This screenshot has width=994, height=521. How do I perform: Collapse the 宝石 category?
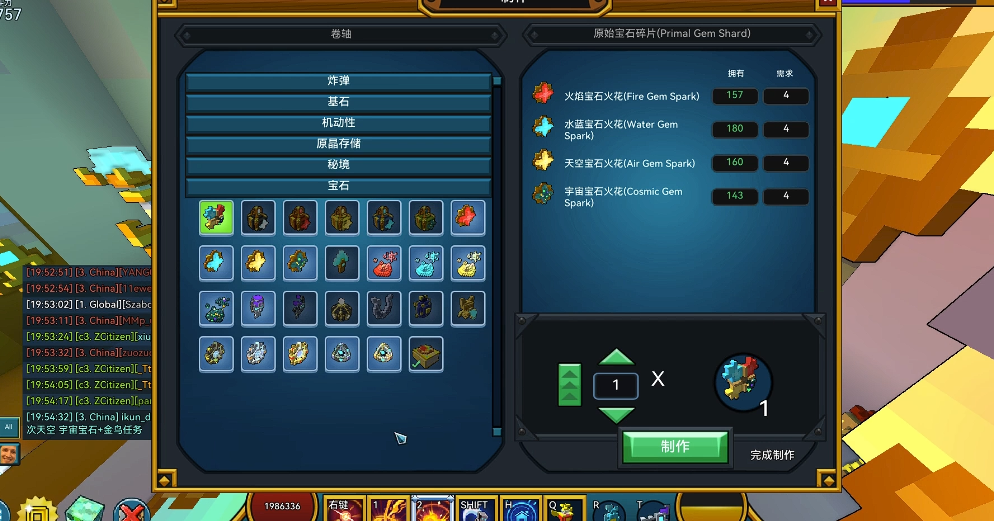click(x=338, y=186)
